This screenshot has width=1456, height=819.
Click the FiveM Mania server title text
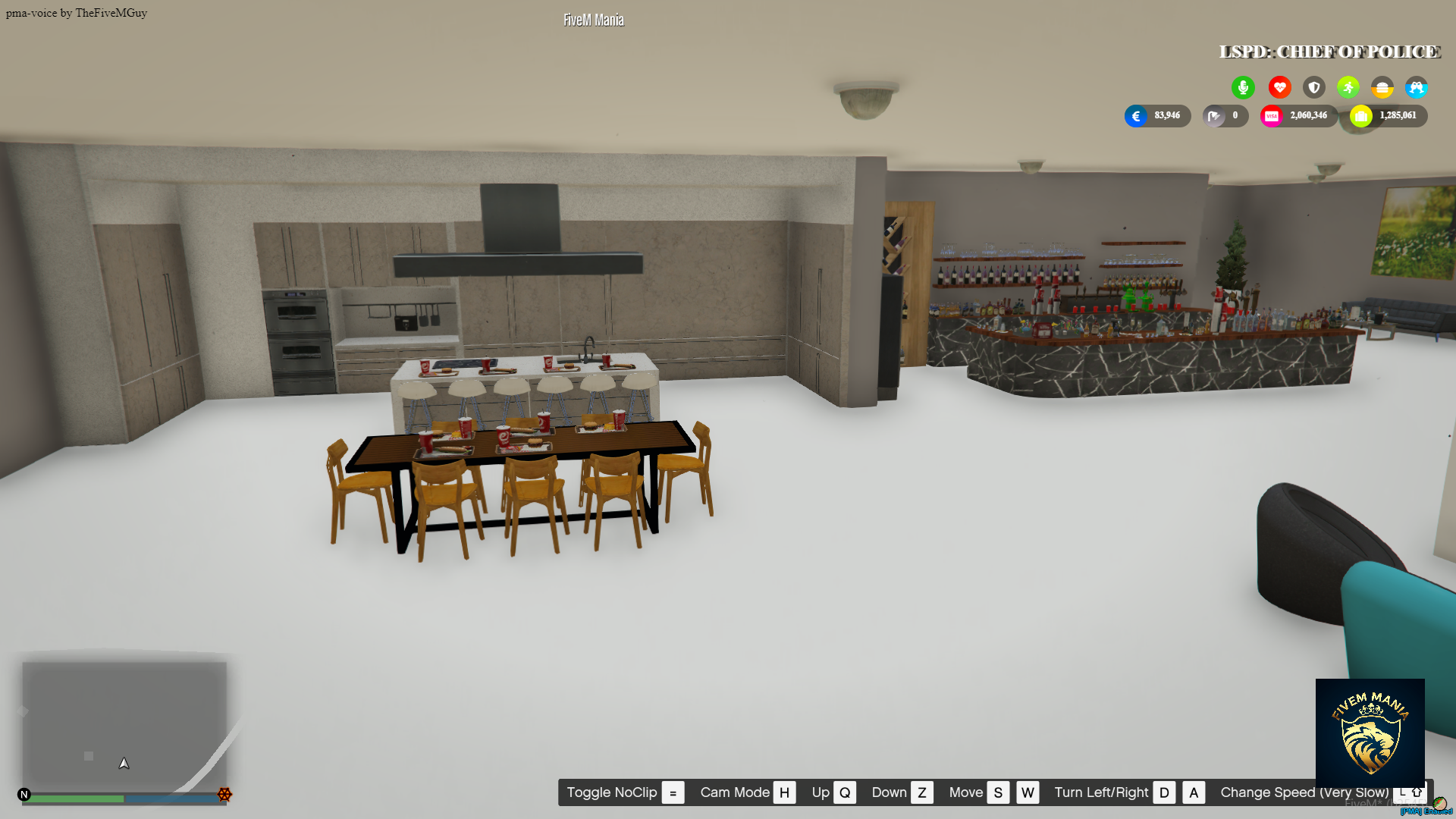(x=592, y=20)
